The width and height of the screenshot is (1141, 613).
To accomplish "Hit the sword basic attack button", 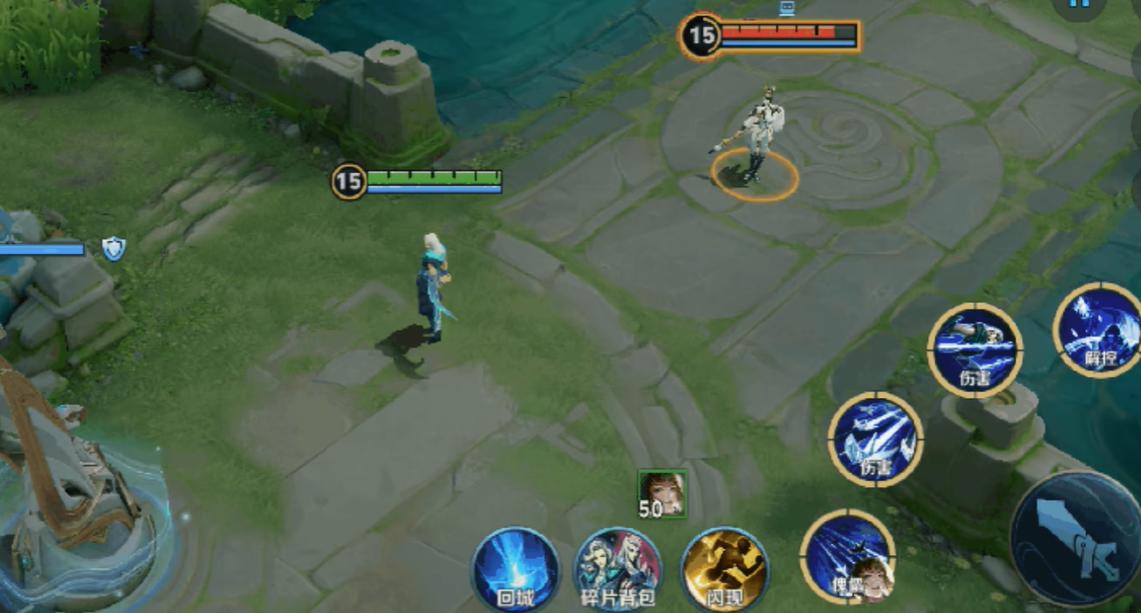I will tap(1079, 540).
